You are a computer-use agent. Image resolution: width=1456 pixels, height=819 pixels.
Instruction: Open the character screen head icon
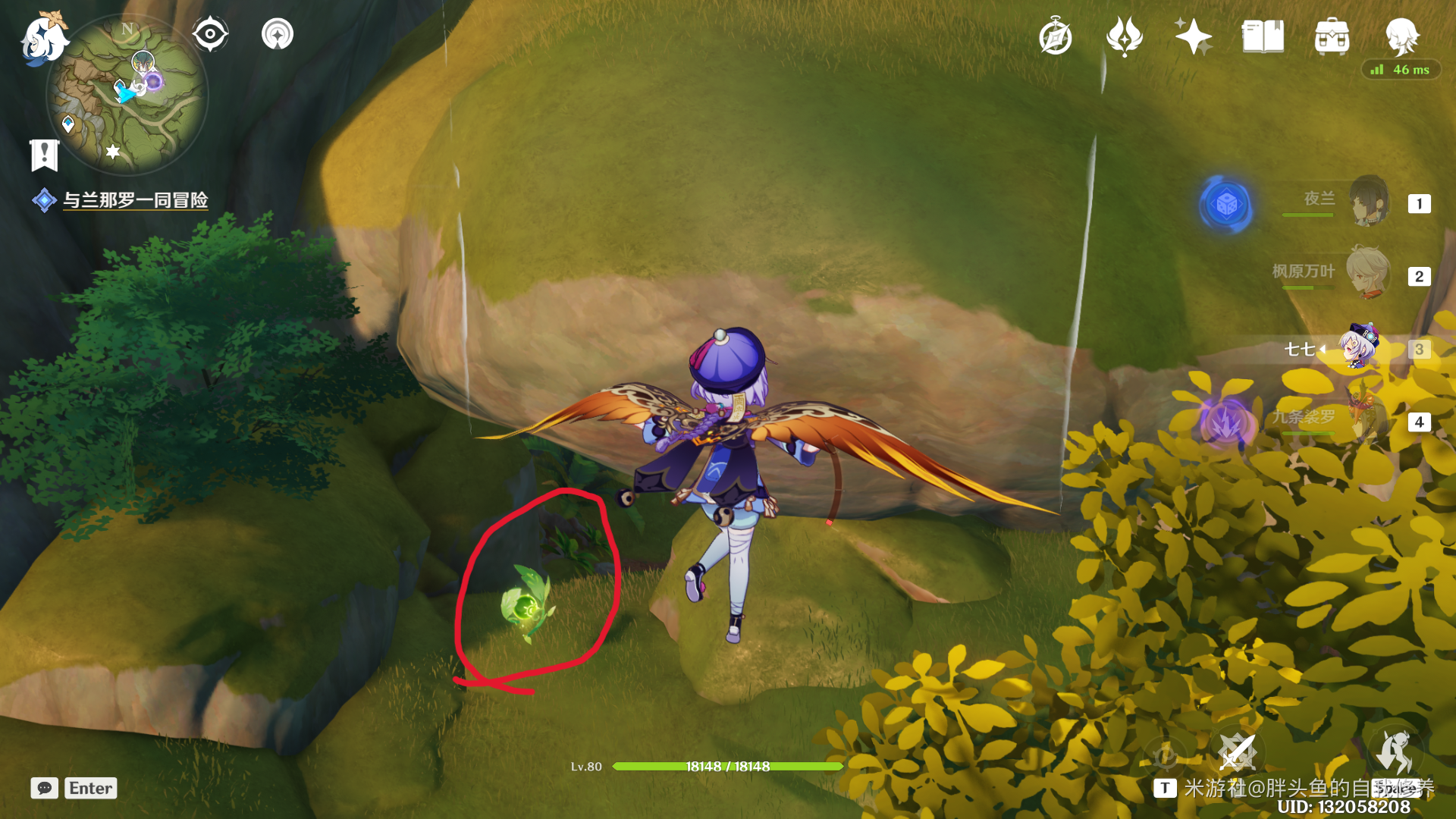1401,35
